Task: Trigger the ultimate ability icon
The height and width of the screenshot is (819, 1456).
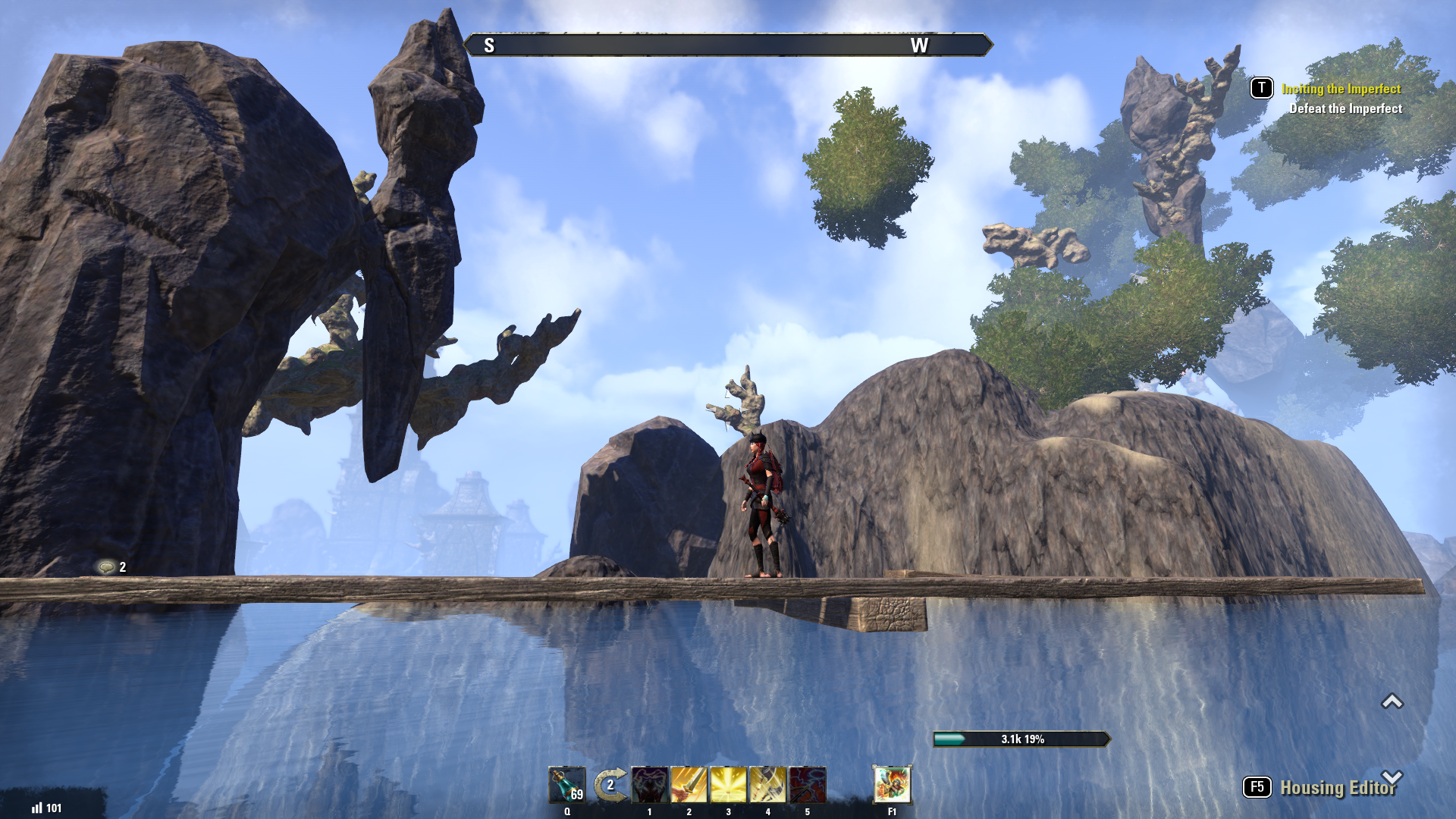Action: click(892, 784)
